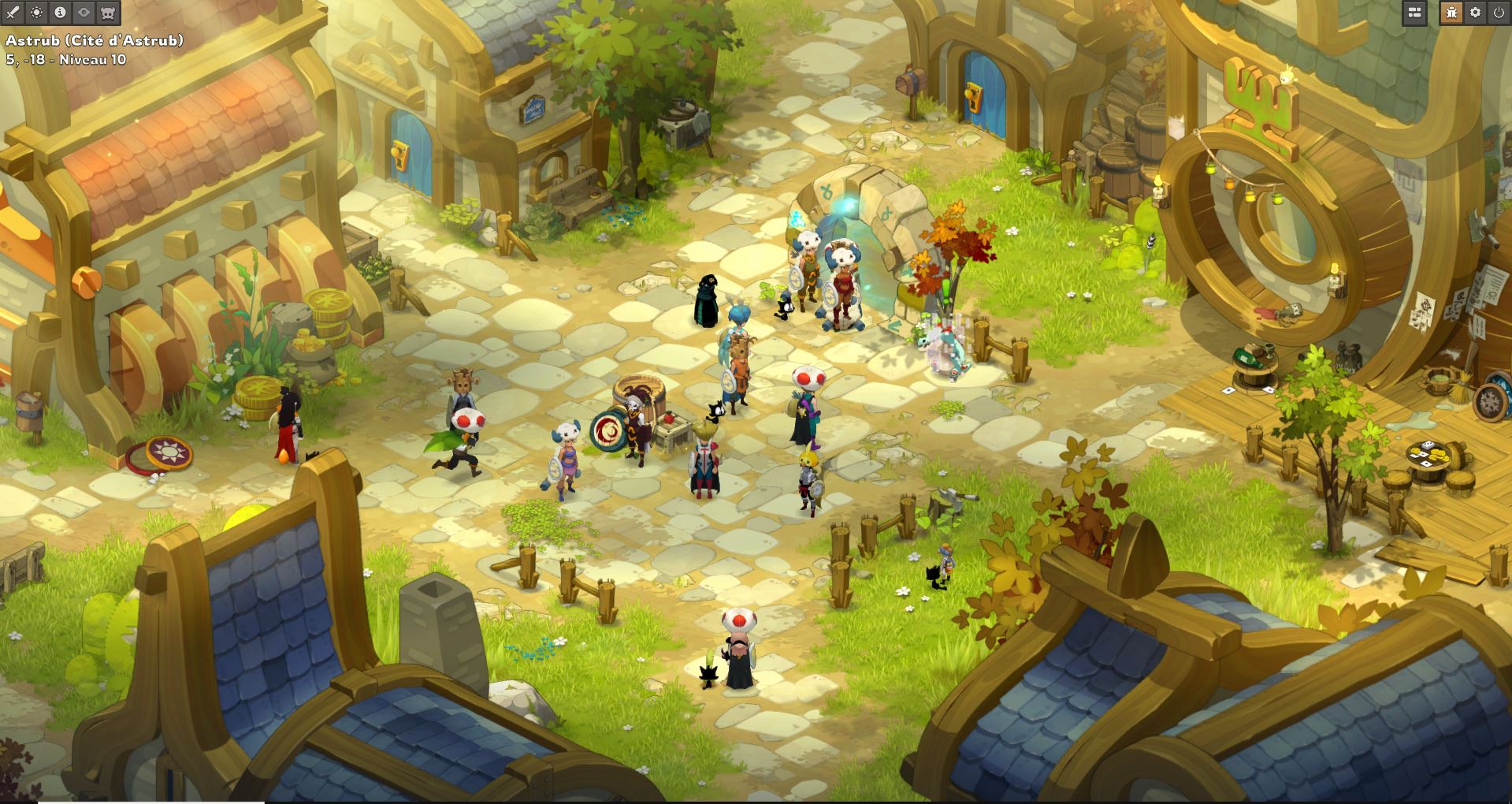Click the circled-dot creature mode icon
Screen dimensions: 1512x804
(35, 12)
